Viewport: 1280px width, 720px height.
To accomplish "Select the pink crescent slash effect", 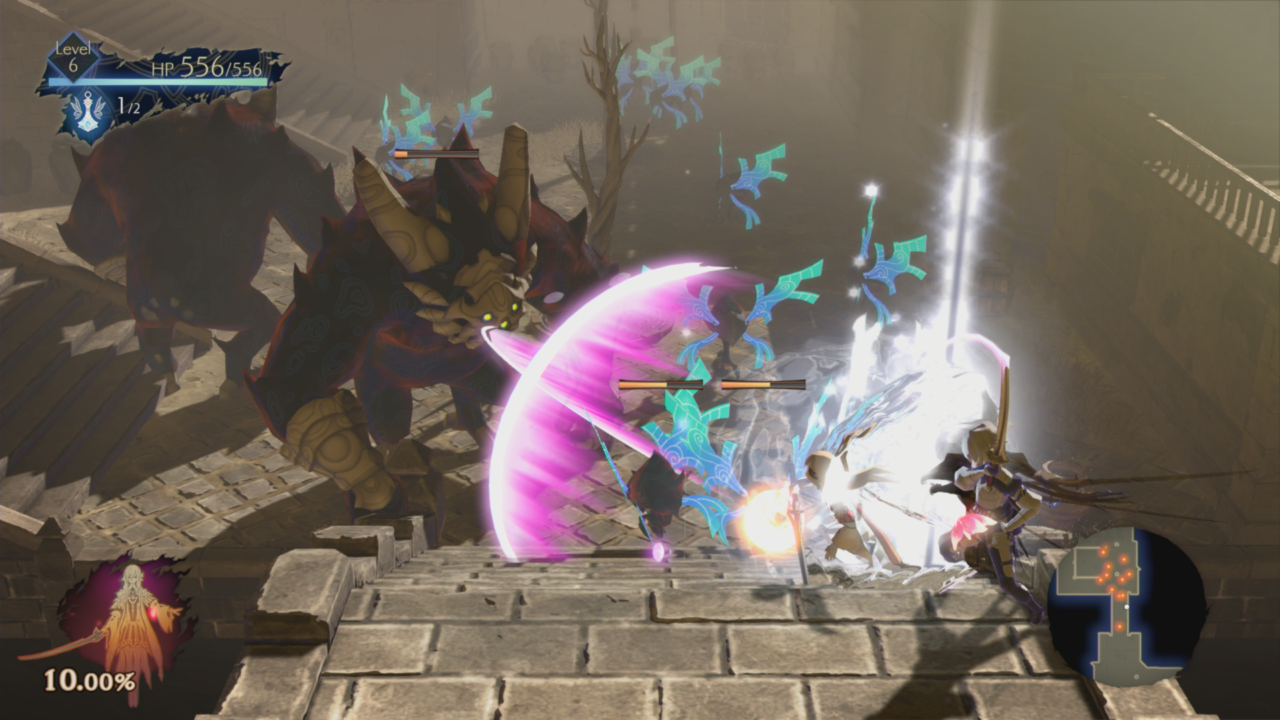I will [x=560, y=400].
